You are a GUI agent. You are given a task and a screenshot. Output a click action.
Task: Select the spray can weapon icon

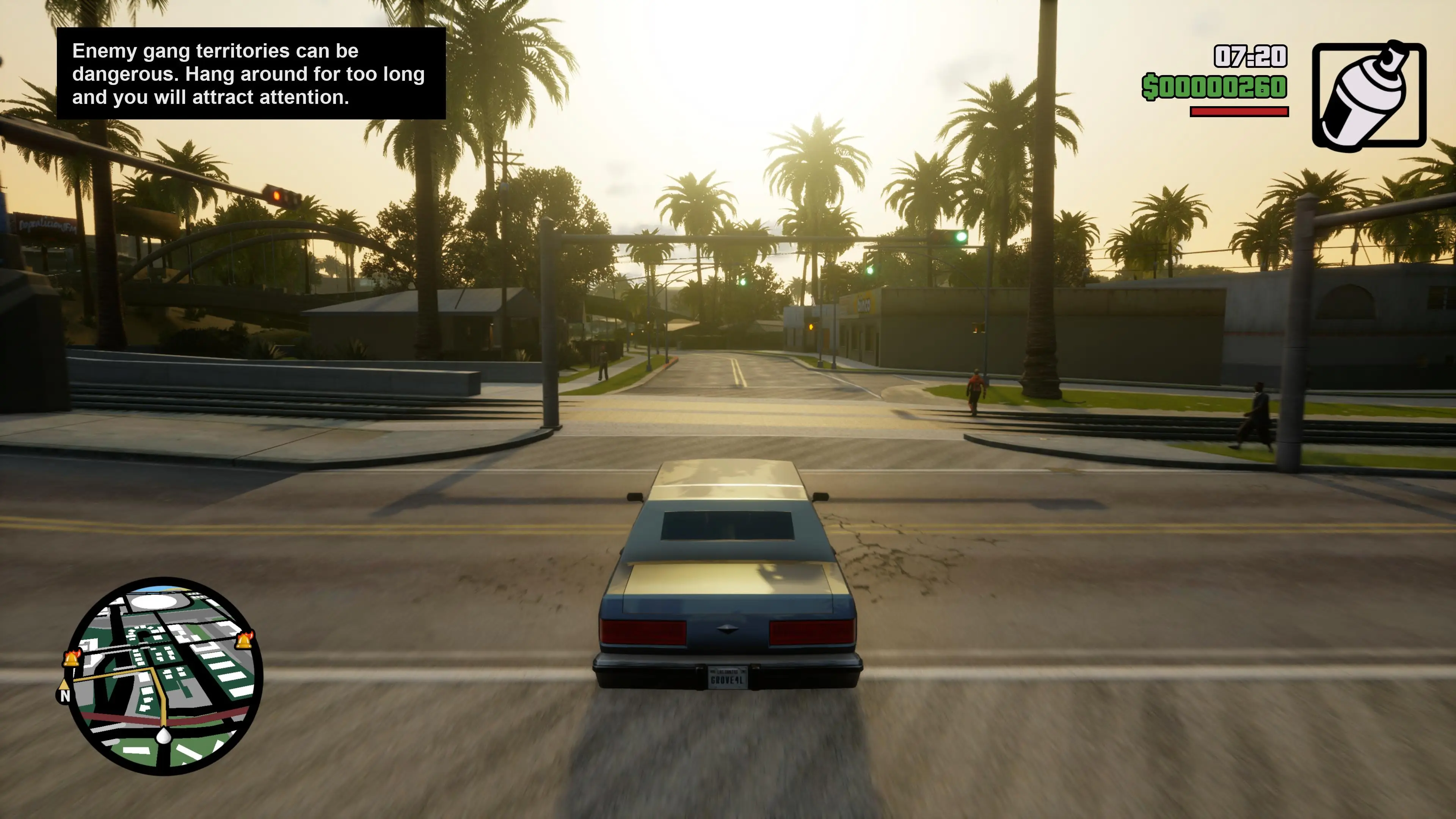pyautogui.click(x=1368, y=94)
